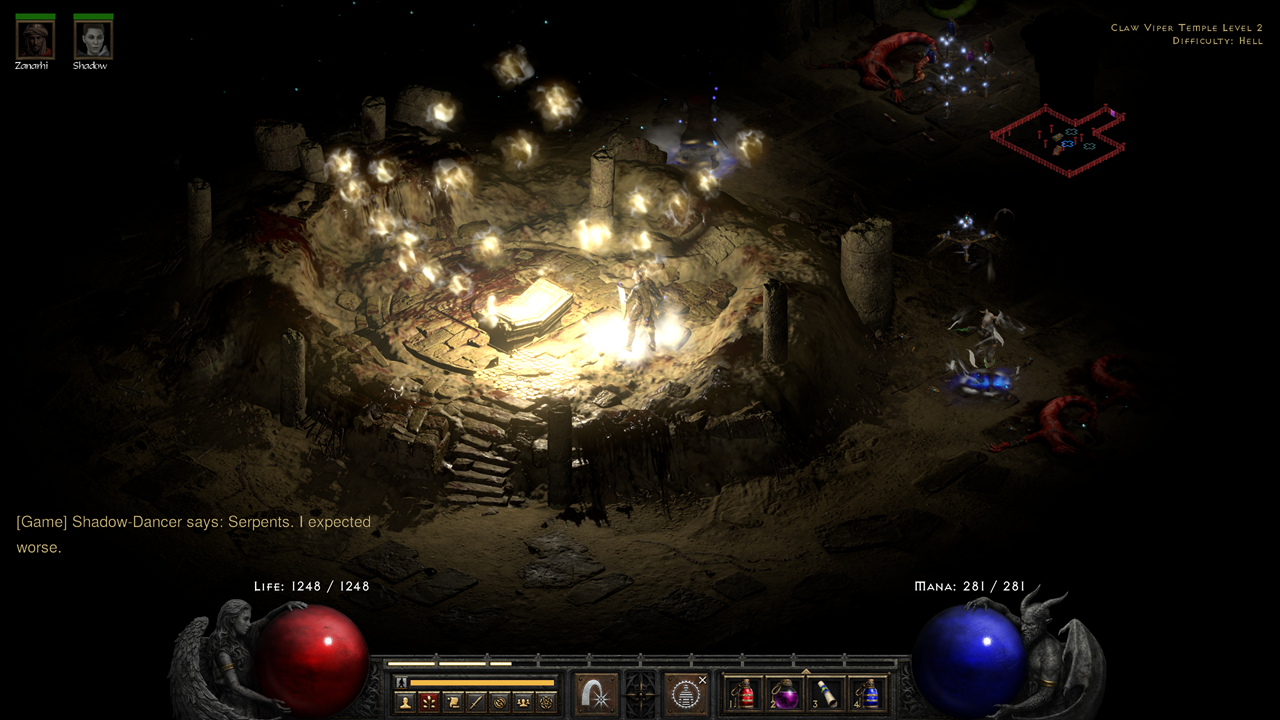
Task: Open the party screen icon
Action: 521,702
